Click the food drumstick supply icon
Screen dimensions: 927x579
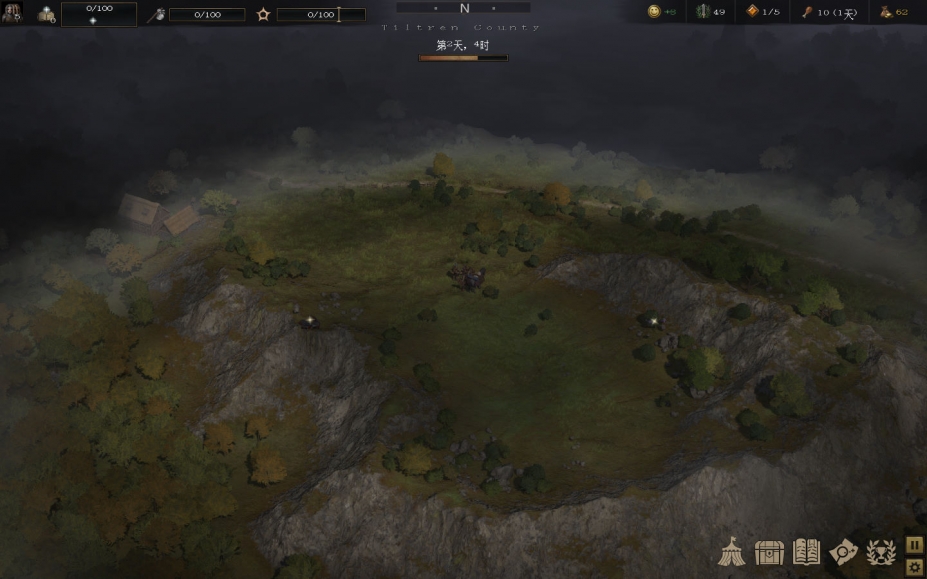[807, 12]
